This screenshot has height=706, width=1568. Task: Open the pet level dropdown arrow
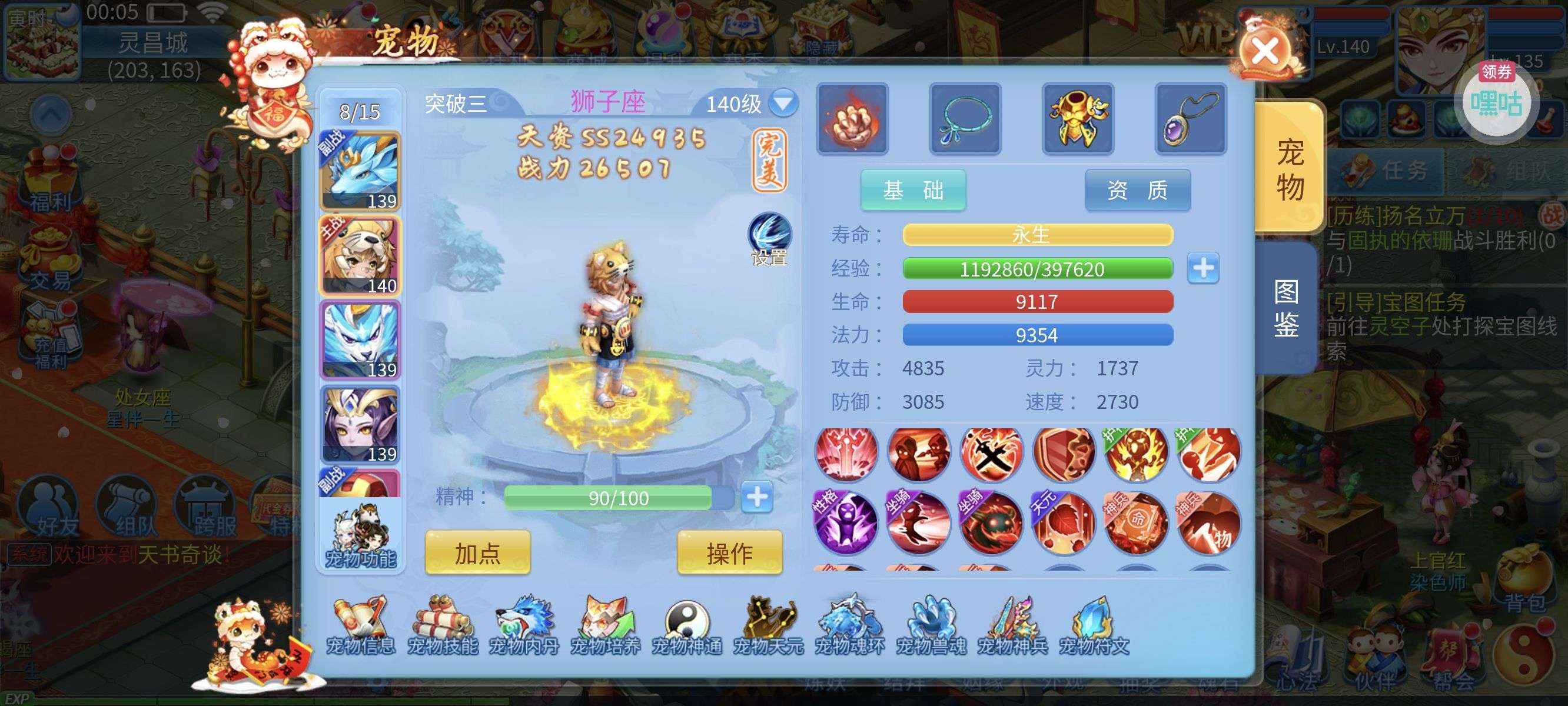783,103
